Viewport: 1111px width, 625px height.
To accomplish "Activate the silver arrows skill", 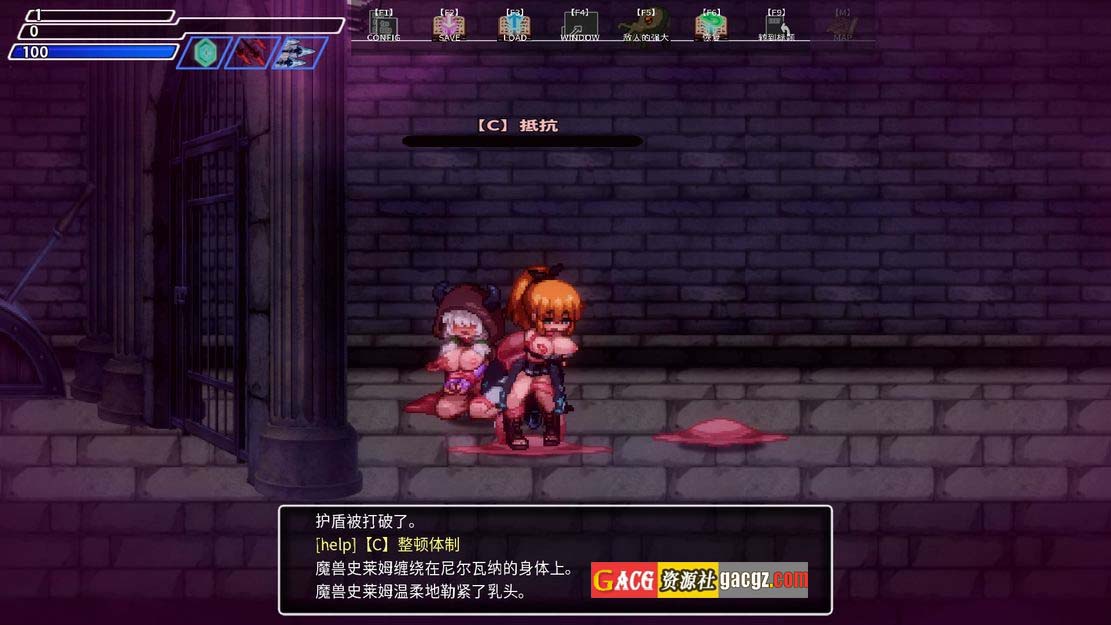I will [297, 52].
